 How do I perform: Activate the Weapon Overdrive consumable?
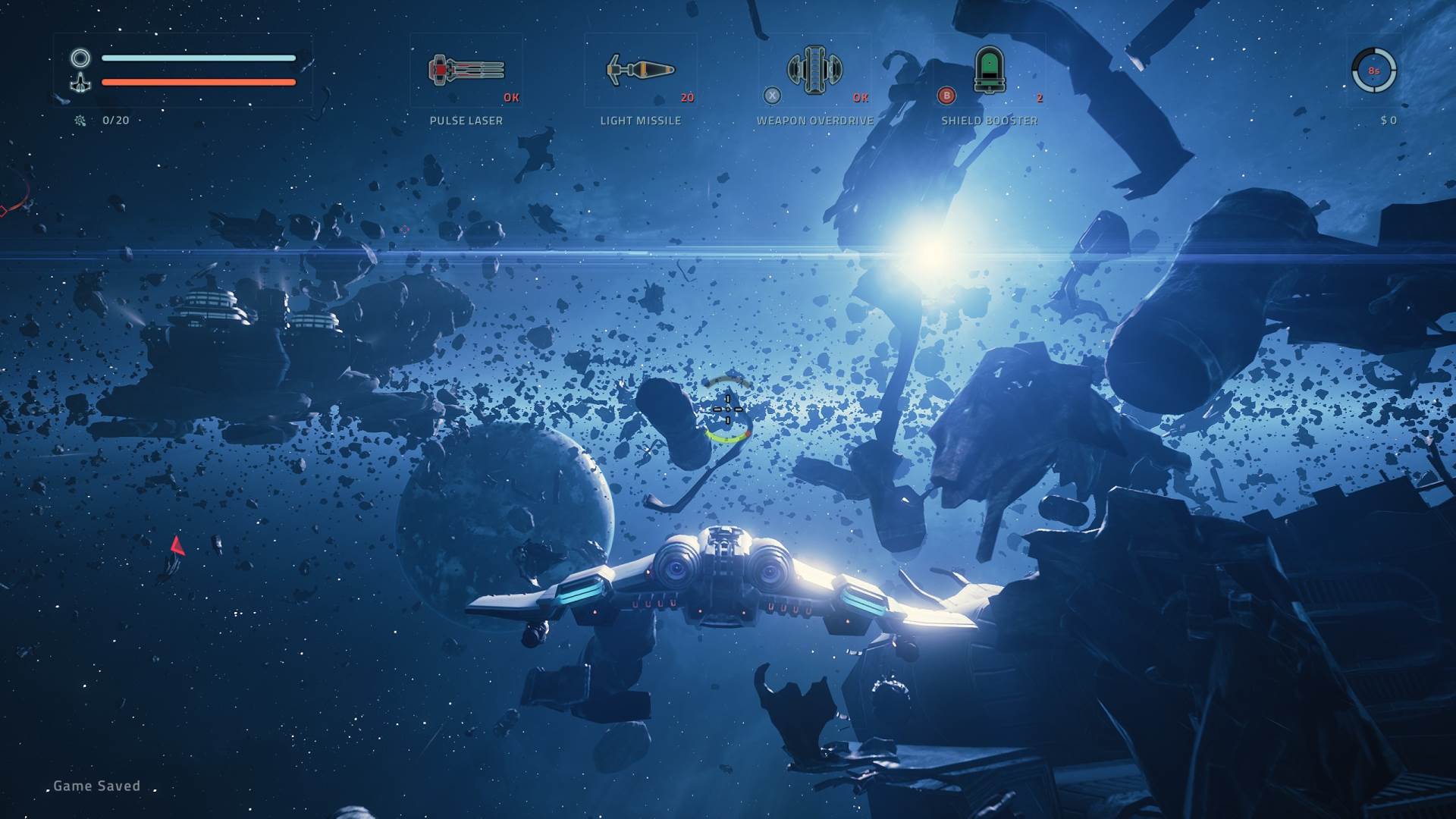tap(814, 71)
